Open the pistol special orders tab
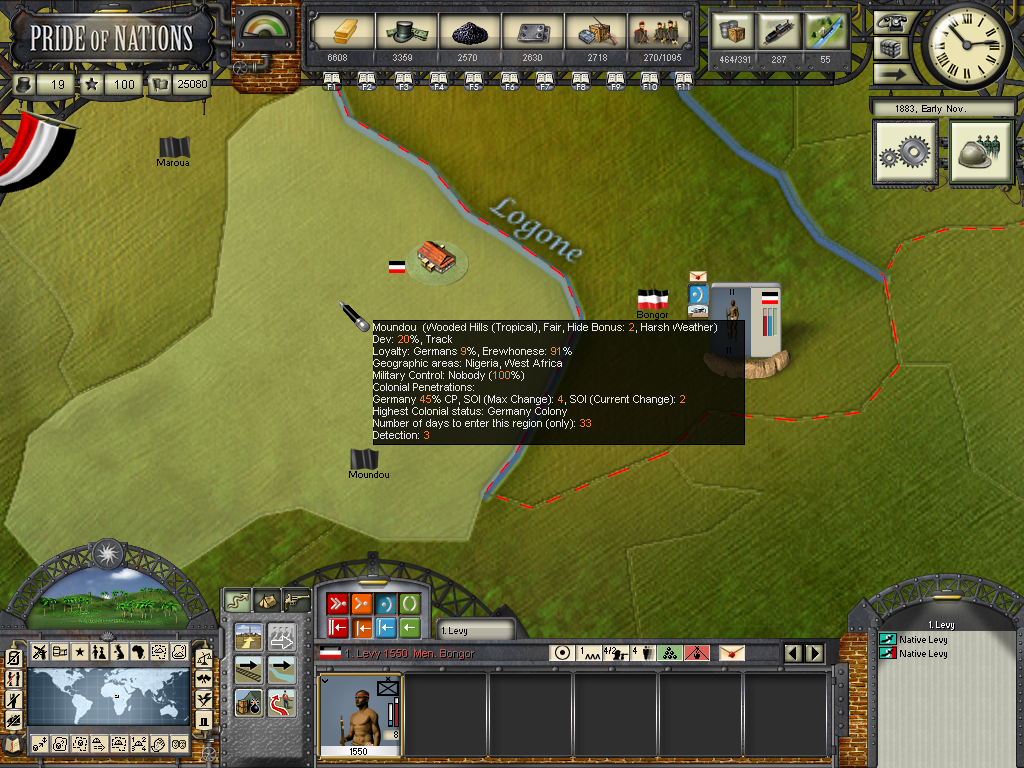Image resolution: width=1024 pixels, height=768 pixels. click(x=296, y=600)
